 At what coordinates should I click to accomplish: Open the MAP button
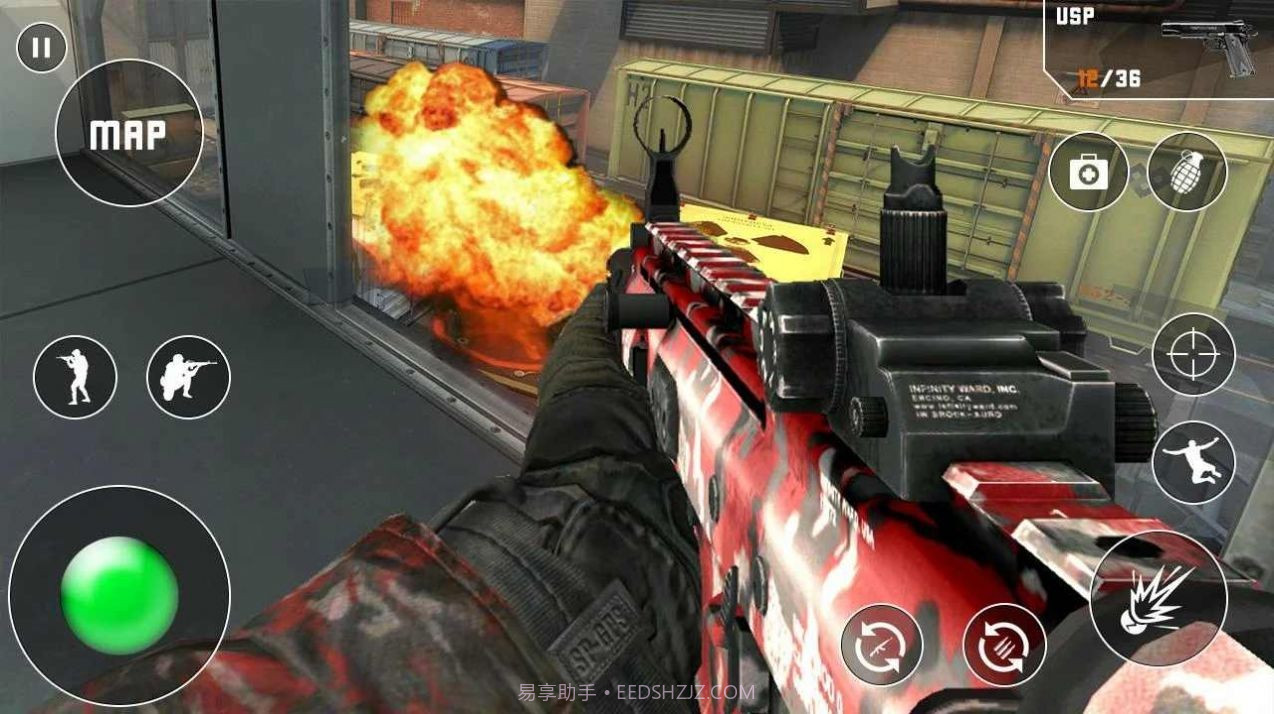(129, 134)
